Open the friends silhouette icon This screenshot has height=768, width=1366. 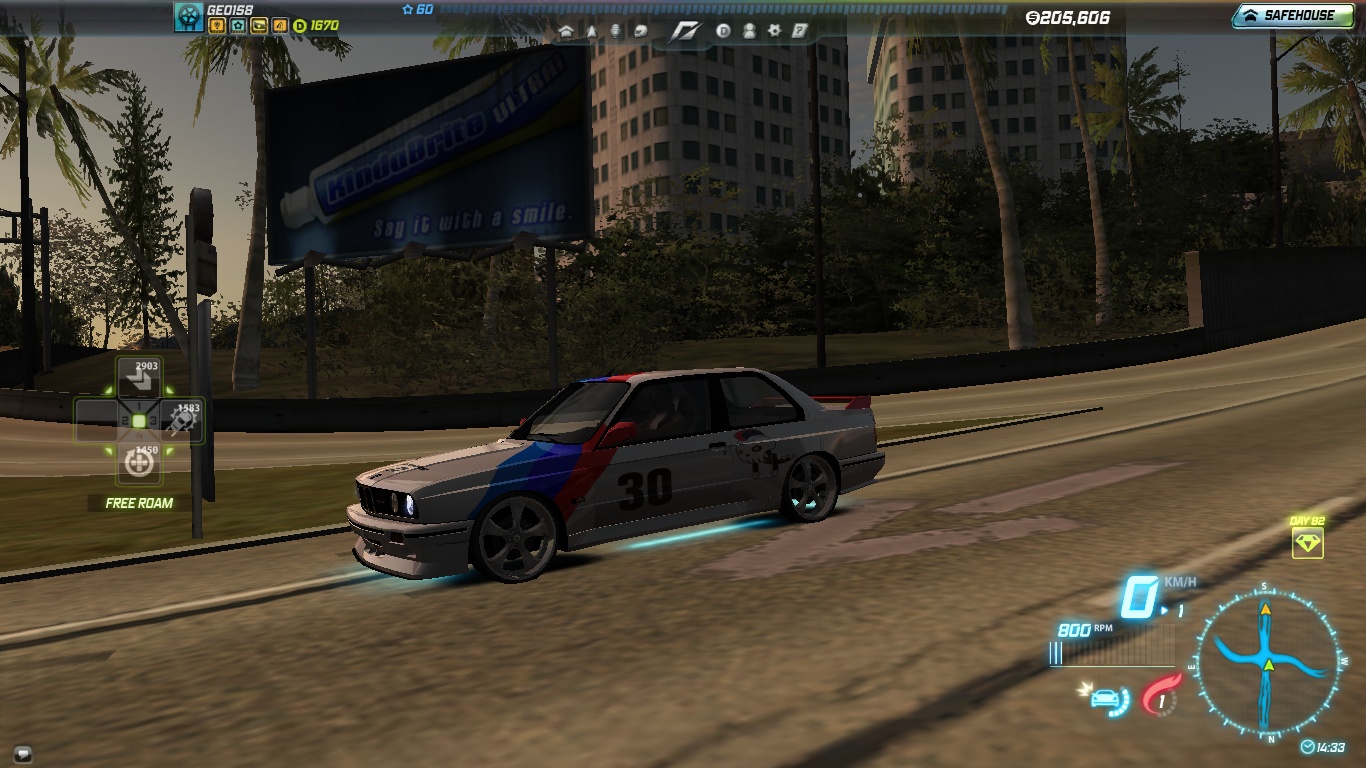coord(749,31)
